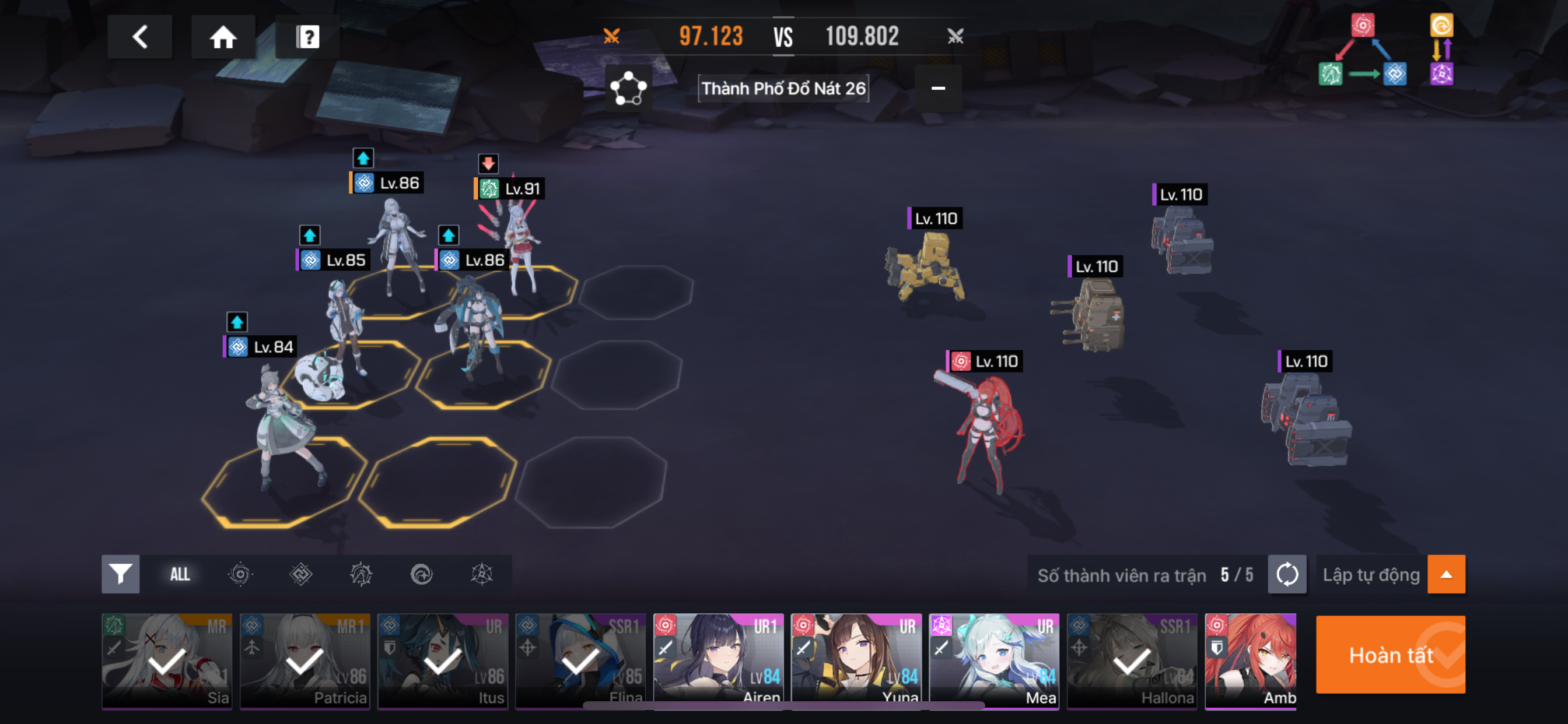This screenshot has height=724, width=1568.
Task: Confirm lineup with Hoàn tất
Action: (x=1389, y=655)
